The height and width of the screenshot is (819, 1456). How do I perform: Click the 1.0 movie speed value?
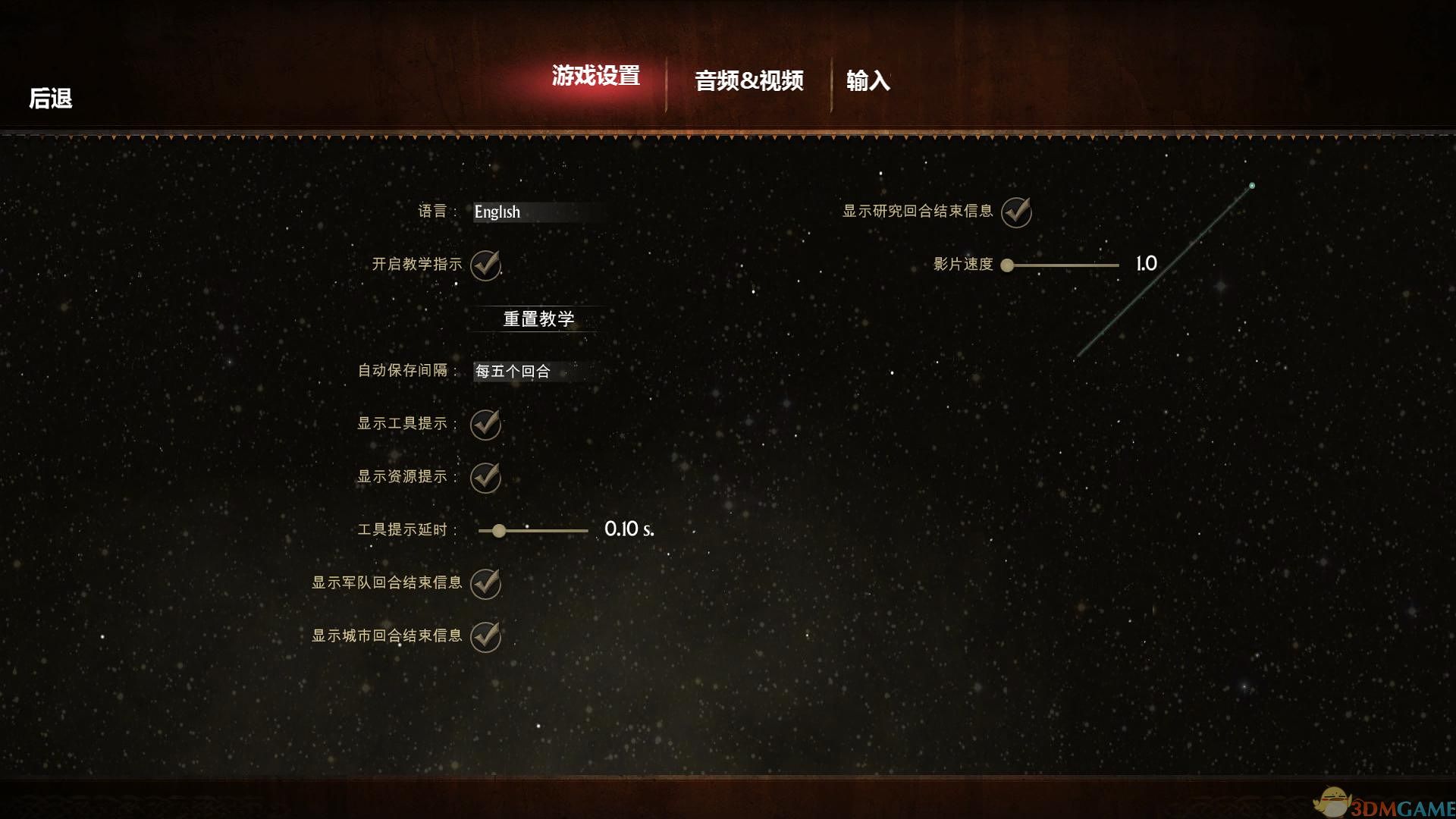point(1145,264)
